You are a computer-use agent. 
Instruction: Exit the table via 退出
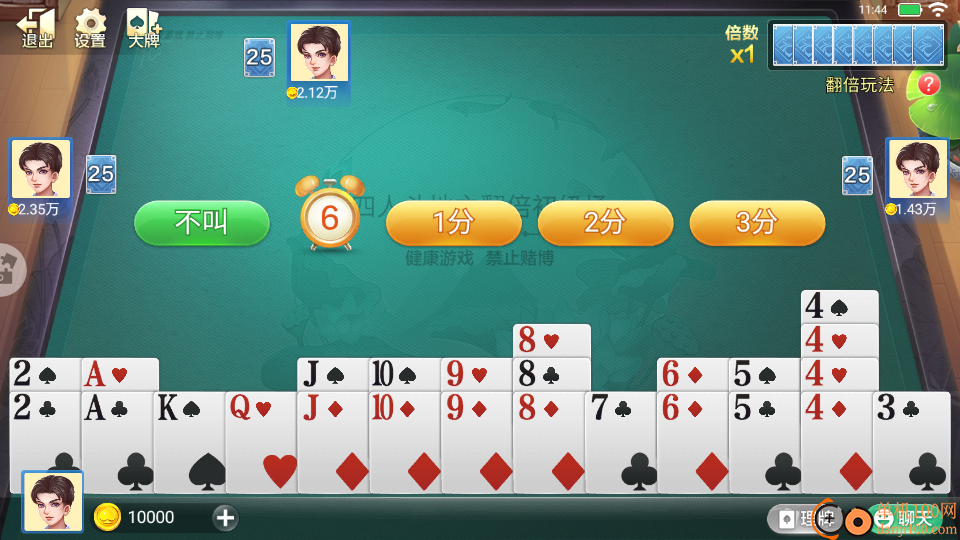[x=37, y=28]
